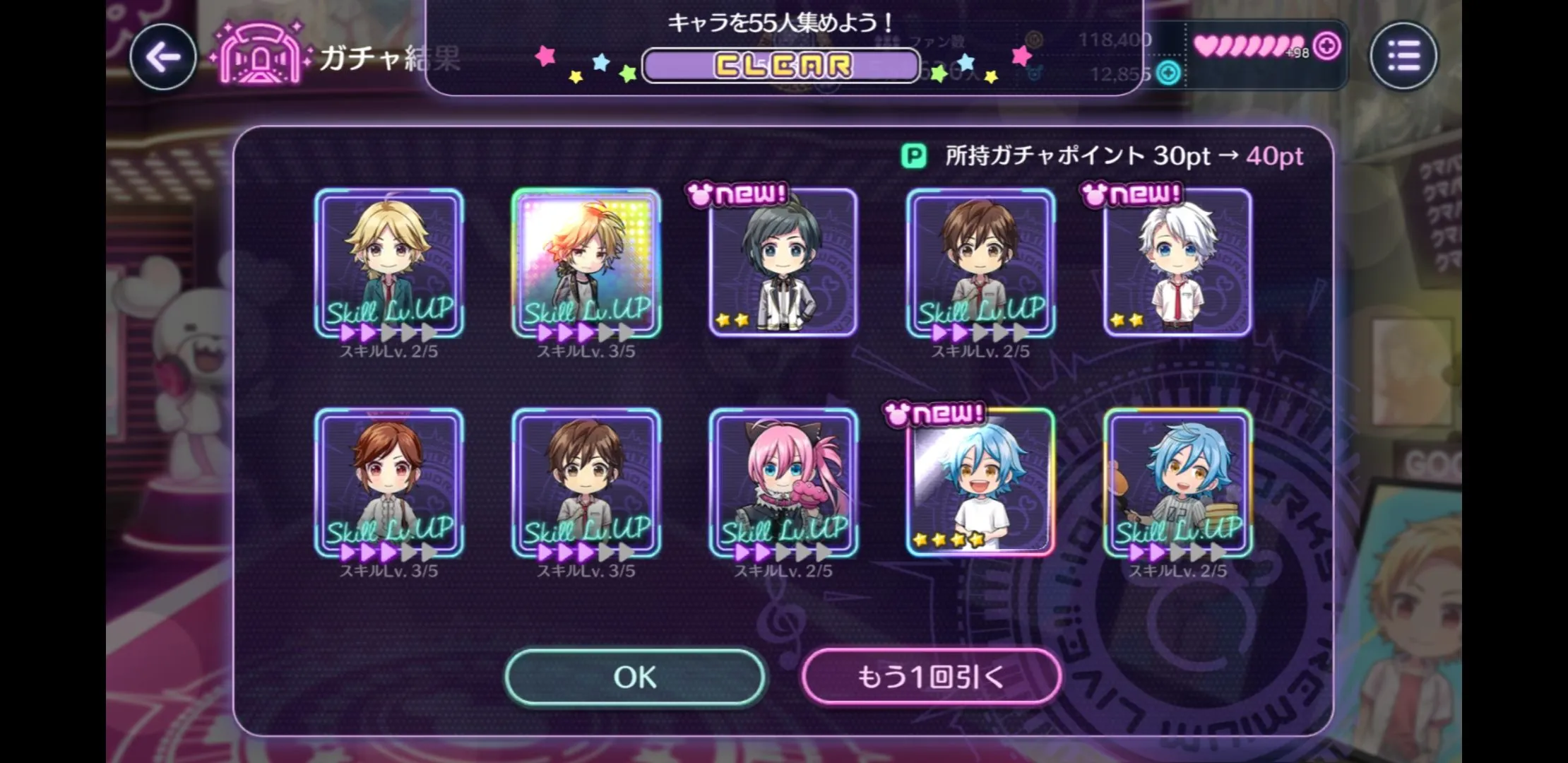Select the blue-haired baseball uniform card
The width and height of the screenshot is (1568, 763).
[1177, 483]
